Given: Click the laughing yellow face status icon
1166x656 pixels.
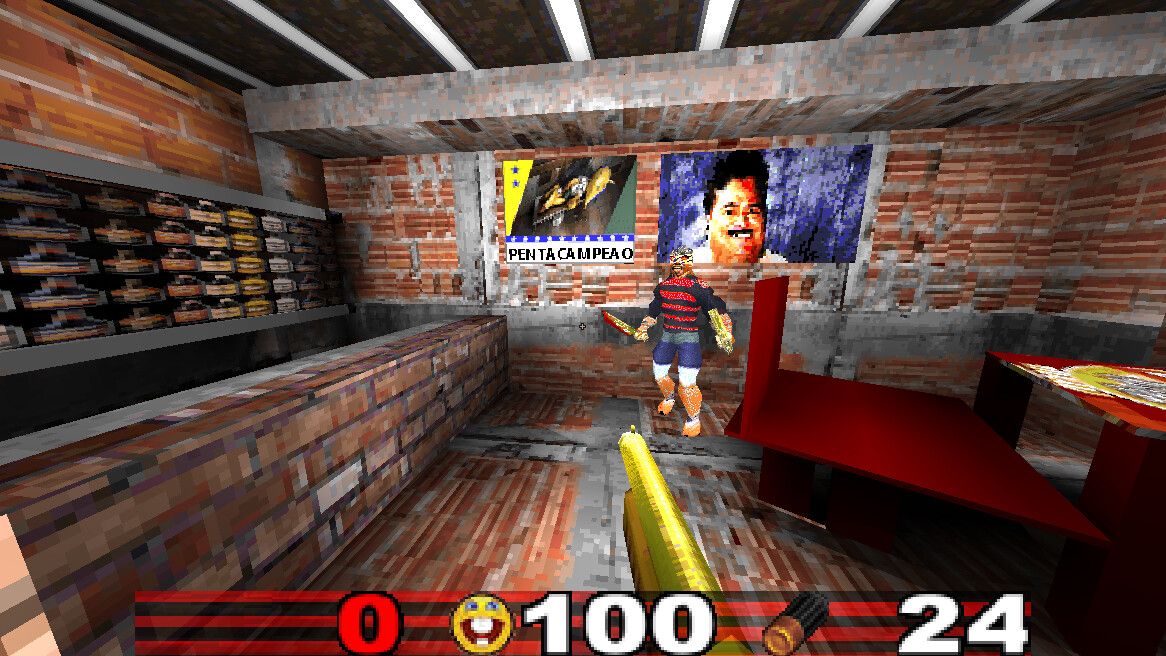Looking at the screenshot, I should pos(482,624).
